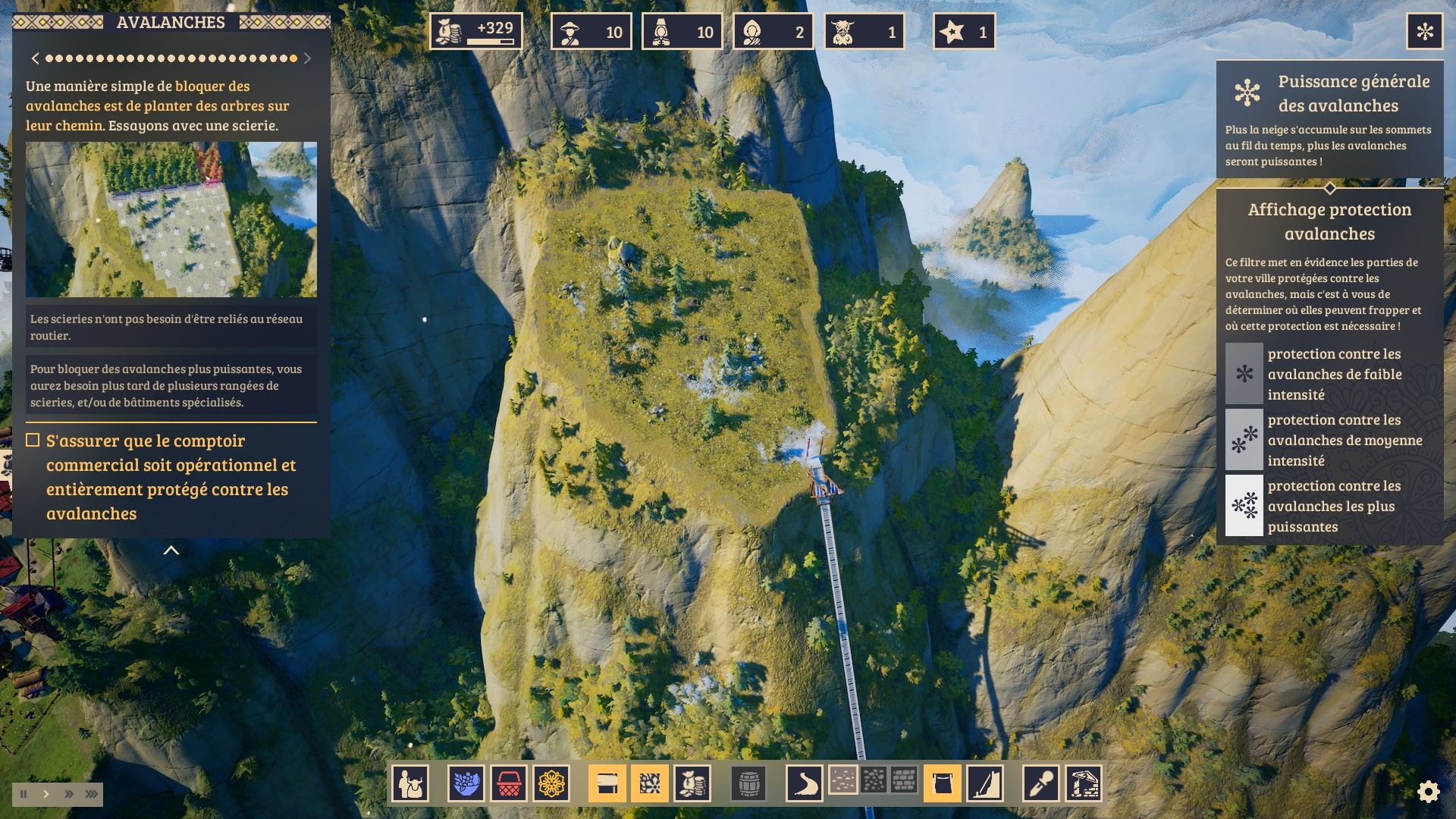Viewport: 1456px width, 819px height.
Task: Select the blue fruit bowl food category
Action: [466, 783]
